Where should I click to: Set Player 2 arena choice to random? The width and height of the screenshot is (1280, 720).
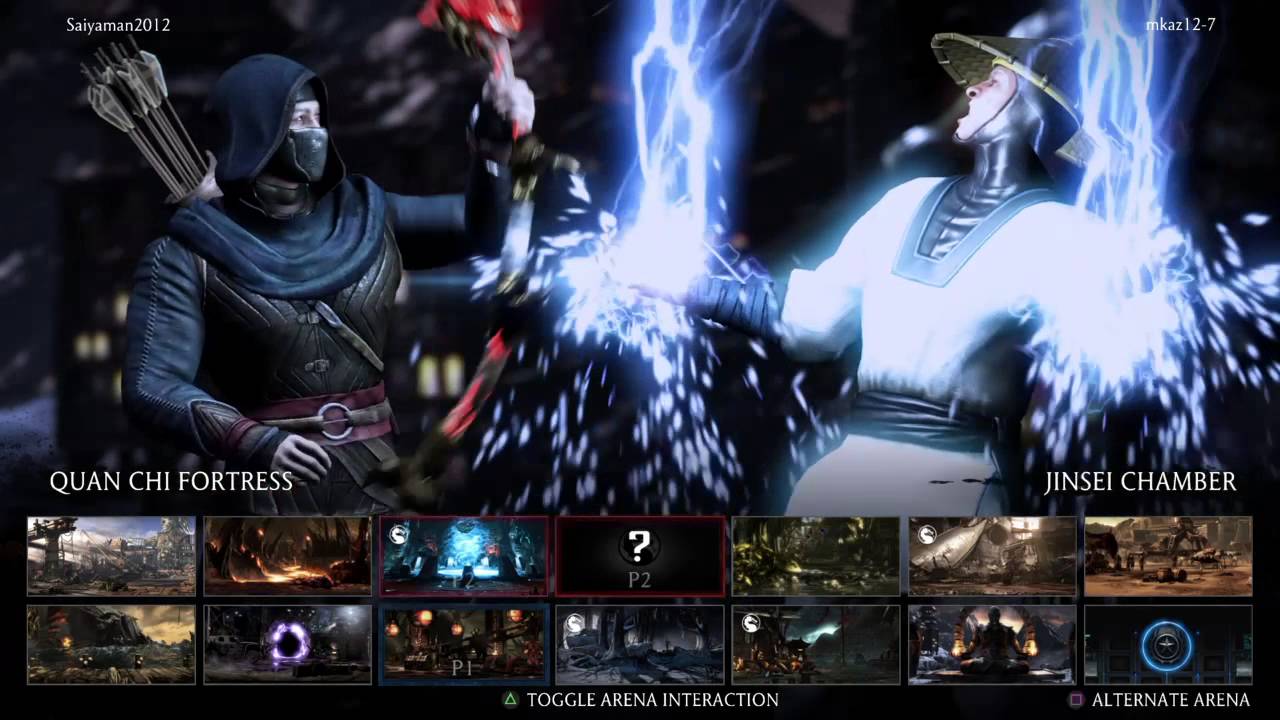point(639,556)
